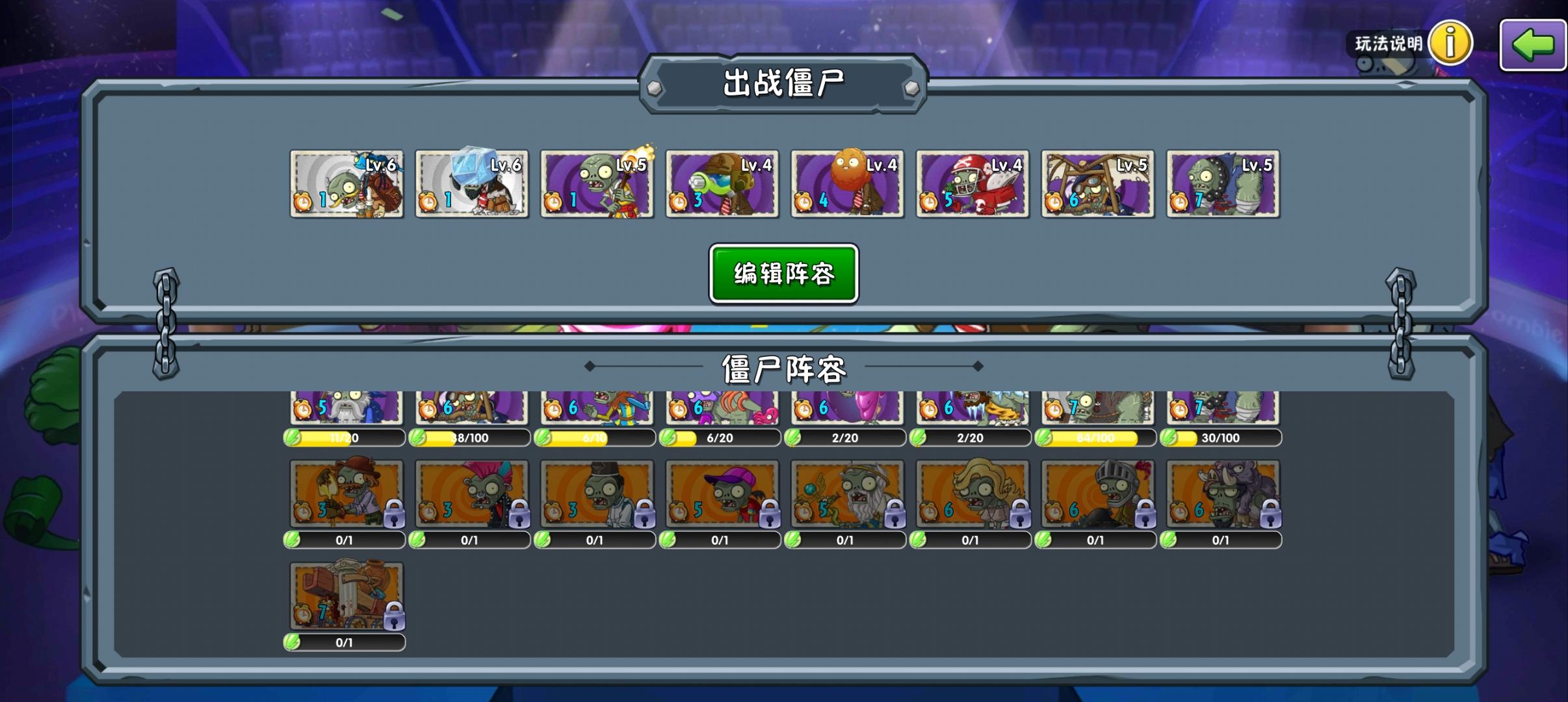Image resolution: width=1568 pixels, height=702 pixels.
Task: Click the 玩法说明 label
Action: [1387, 44]
